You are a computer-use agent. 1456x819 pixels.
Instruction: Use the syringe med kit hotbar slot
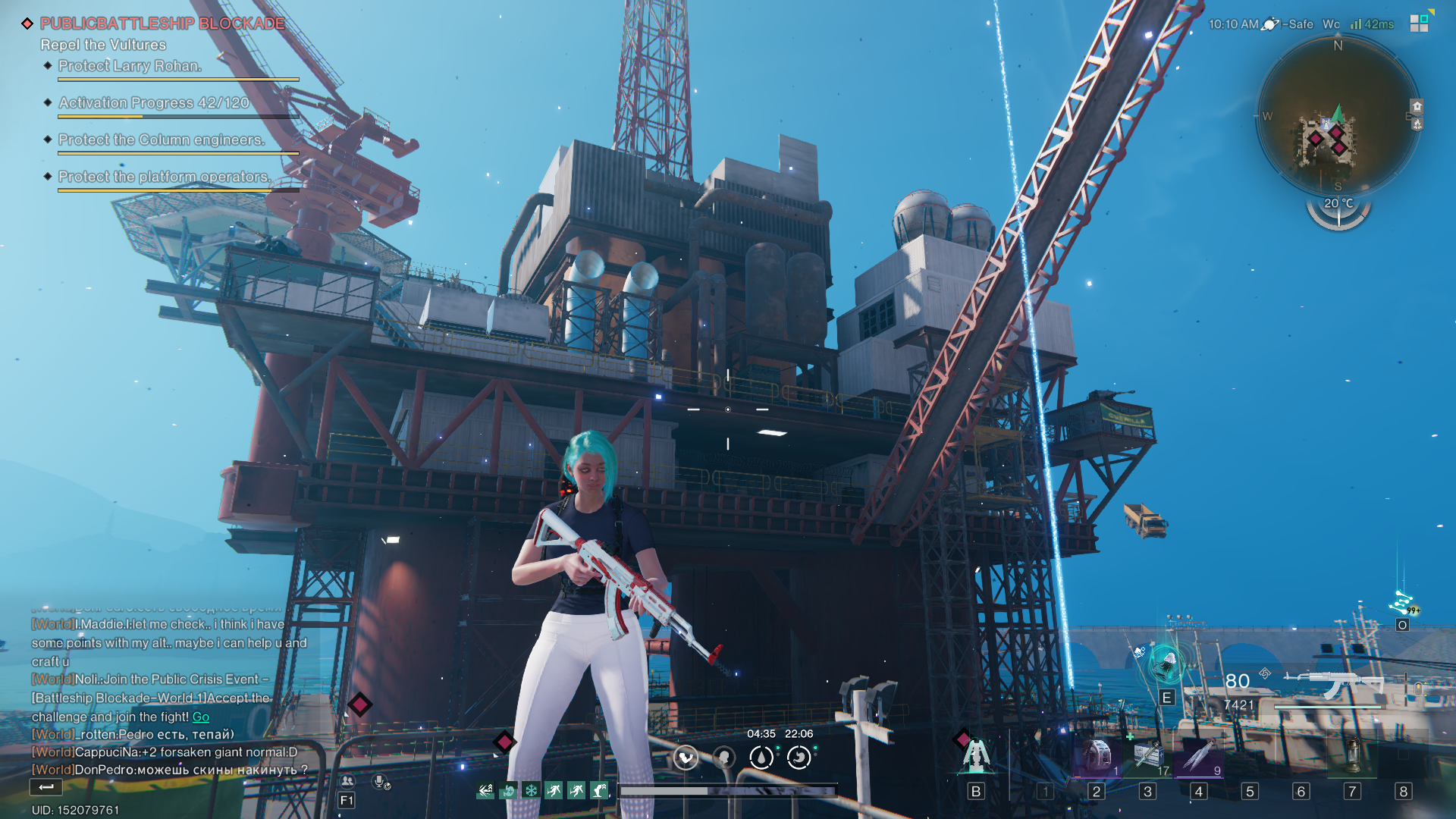(1148, 756)
